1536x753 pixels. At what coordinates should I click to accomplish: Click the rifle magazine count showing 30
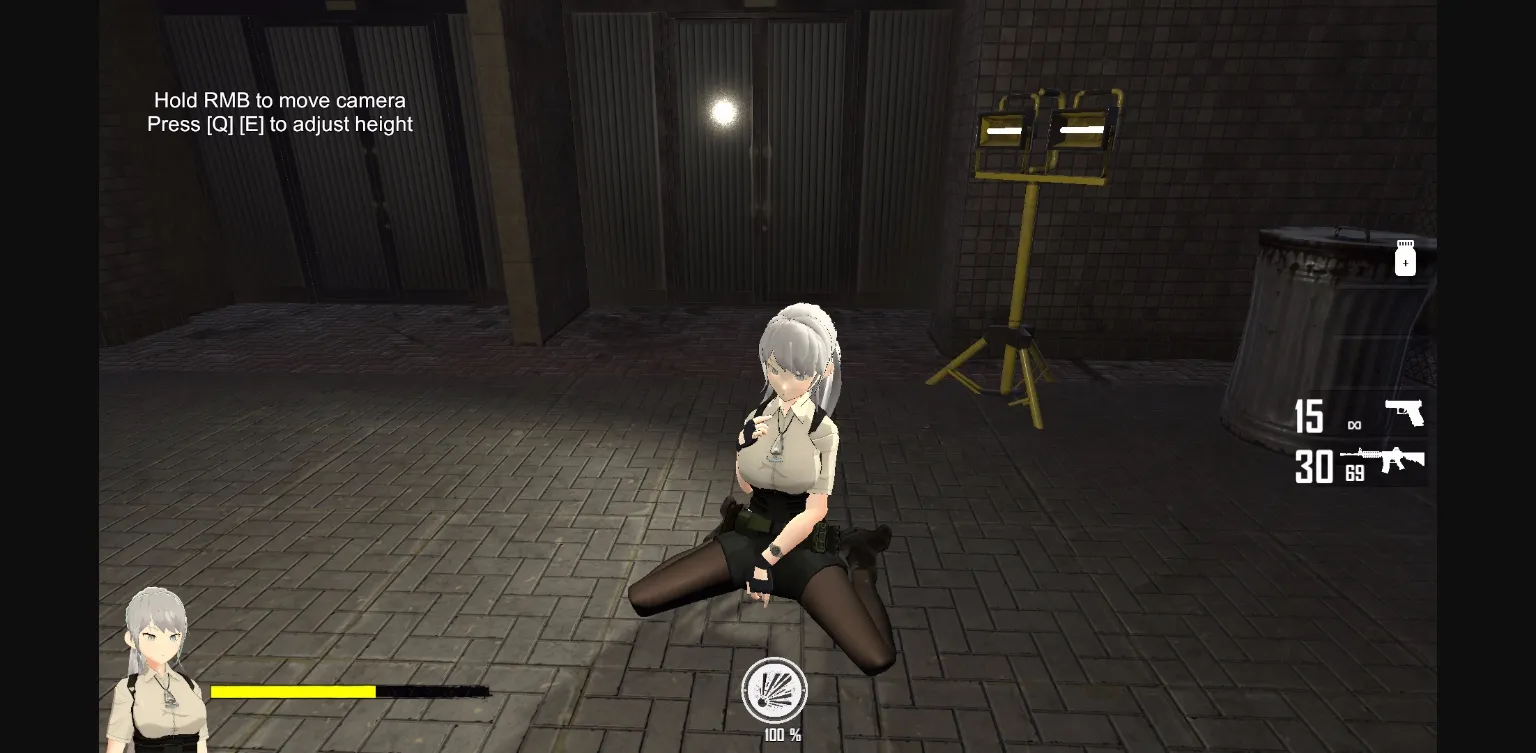[x=1313, y=467]
